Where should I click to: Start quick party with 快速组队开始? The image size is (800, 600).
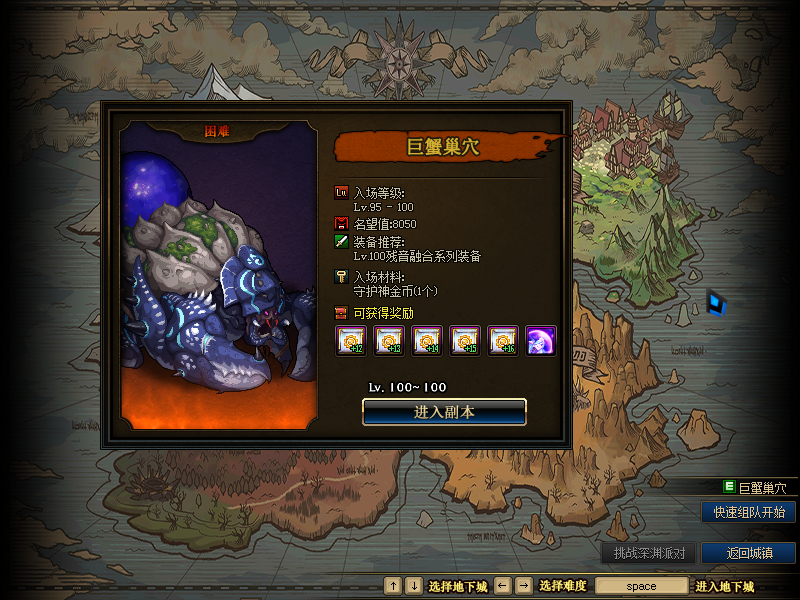click(x=748, y=512)
